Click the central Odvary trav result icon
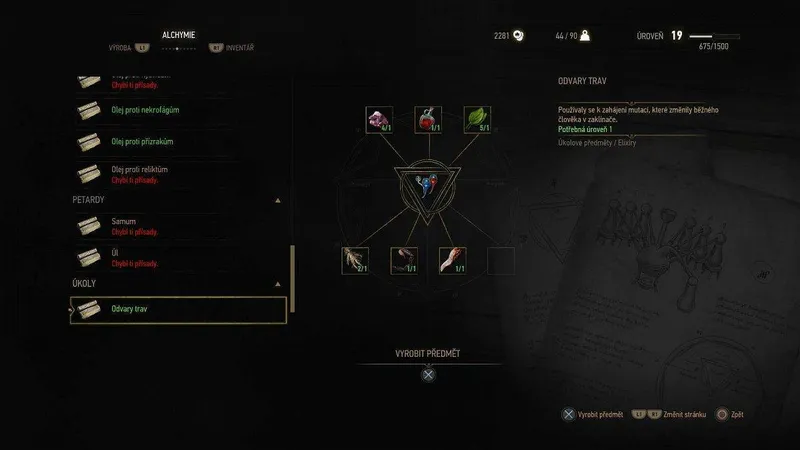The height and width of the screenshot is (450, 800). tap(428, 187)
